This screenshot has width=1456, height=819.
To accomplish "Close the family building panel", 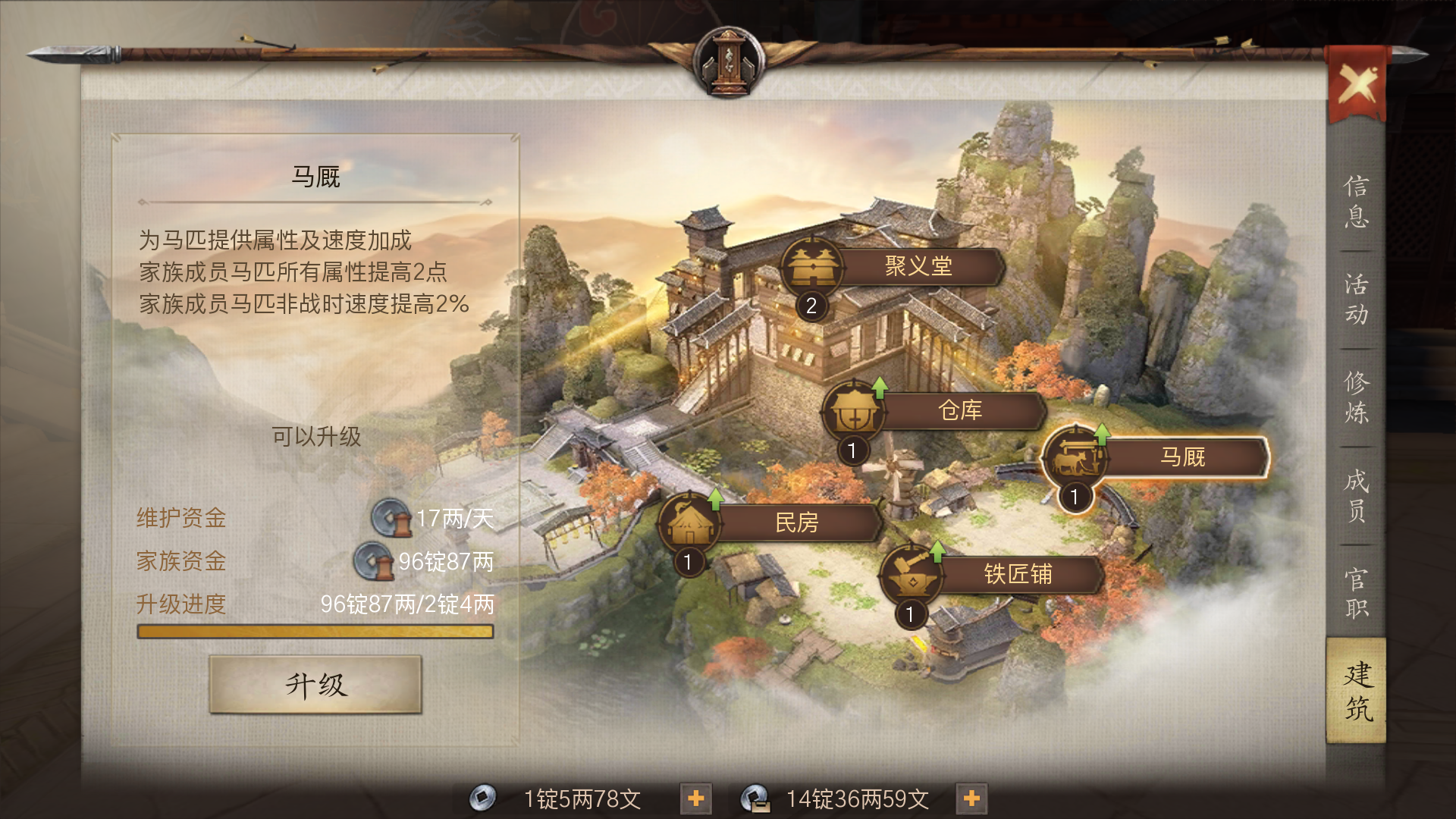I will (x=1357, y=85).
